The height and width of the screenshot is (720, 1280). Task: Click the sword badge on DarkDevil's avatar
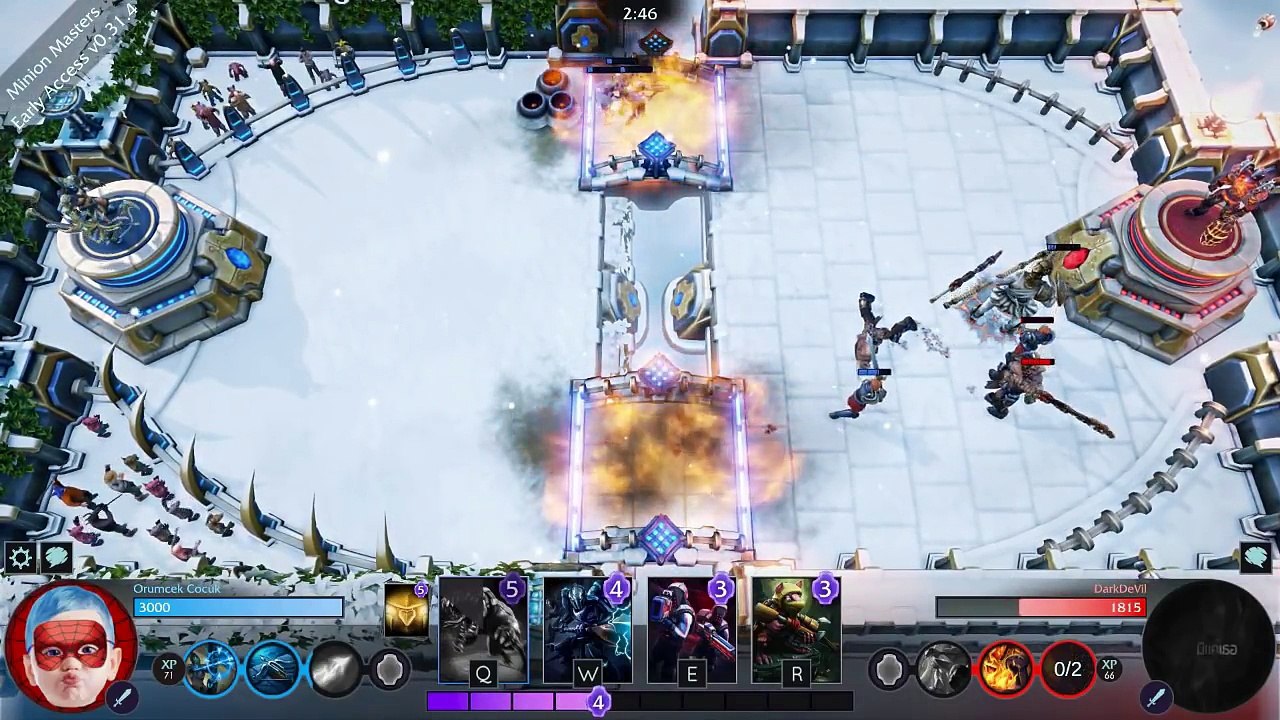1157,695
